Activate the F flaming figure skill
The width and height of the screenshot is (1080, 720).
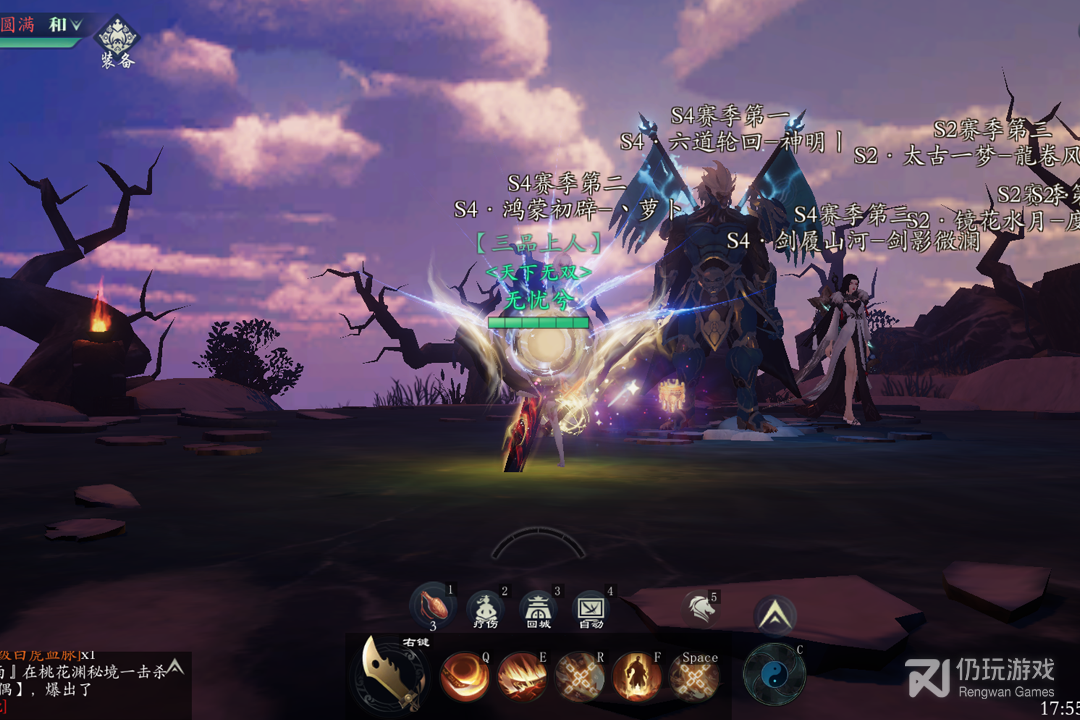(x=637, y=677)
